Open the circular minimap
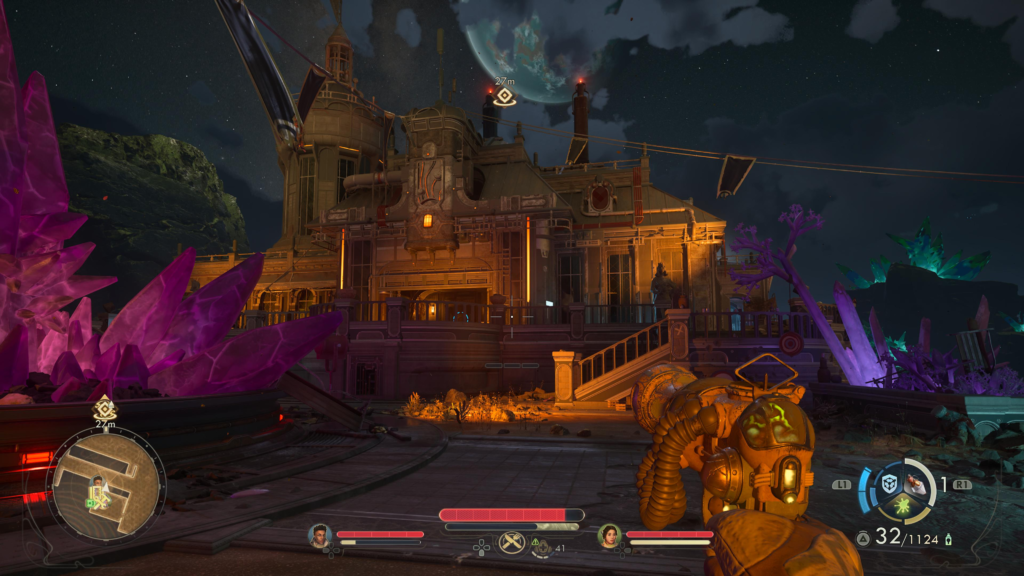This screenshot has width=1024, height=576. point(105,484)
